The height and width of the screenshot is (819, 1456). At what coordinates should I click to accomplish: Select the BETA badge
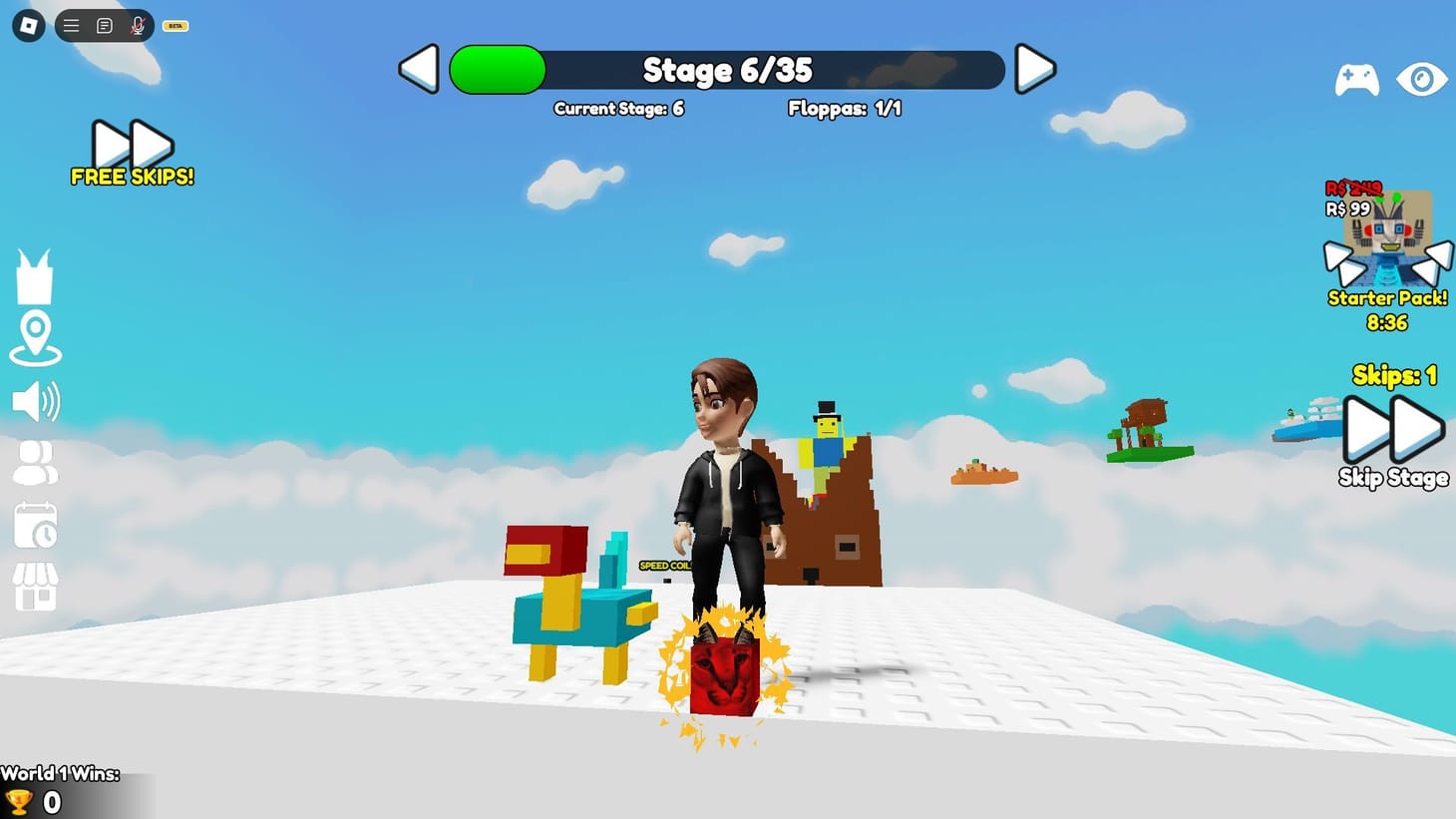coord(175,25)
